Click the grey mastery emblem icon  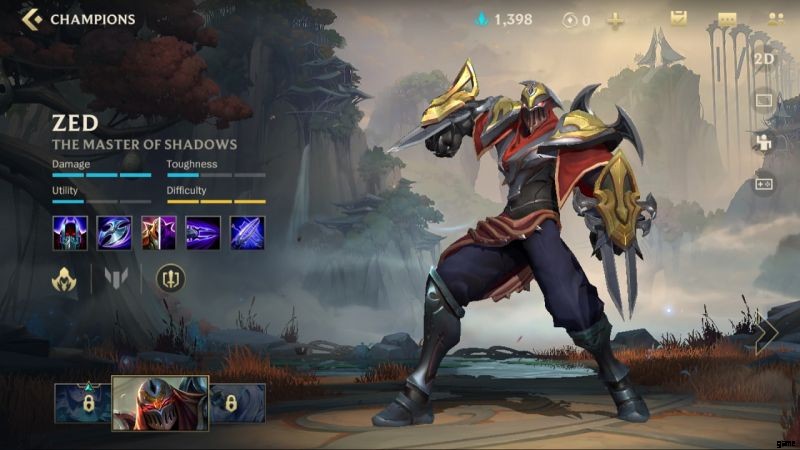tap(116, 279)
